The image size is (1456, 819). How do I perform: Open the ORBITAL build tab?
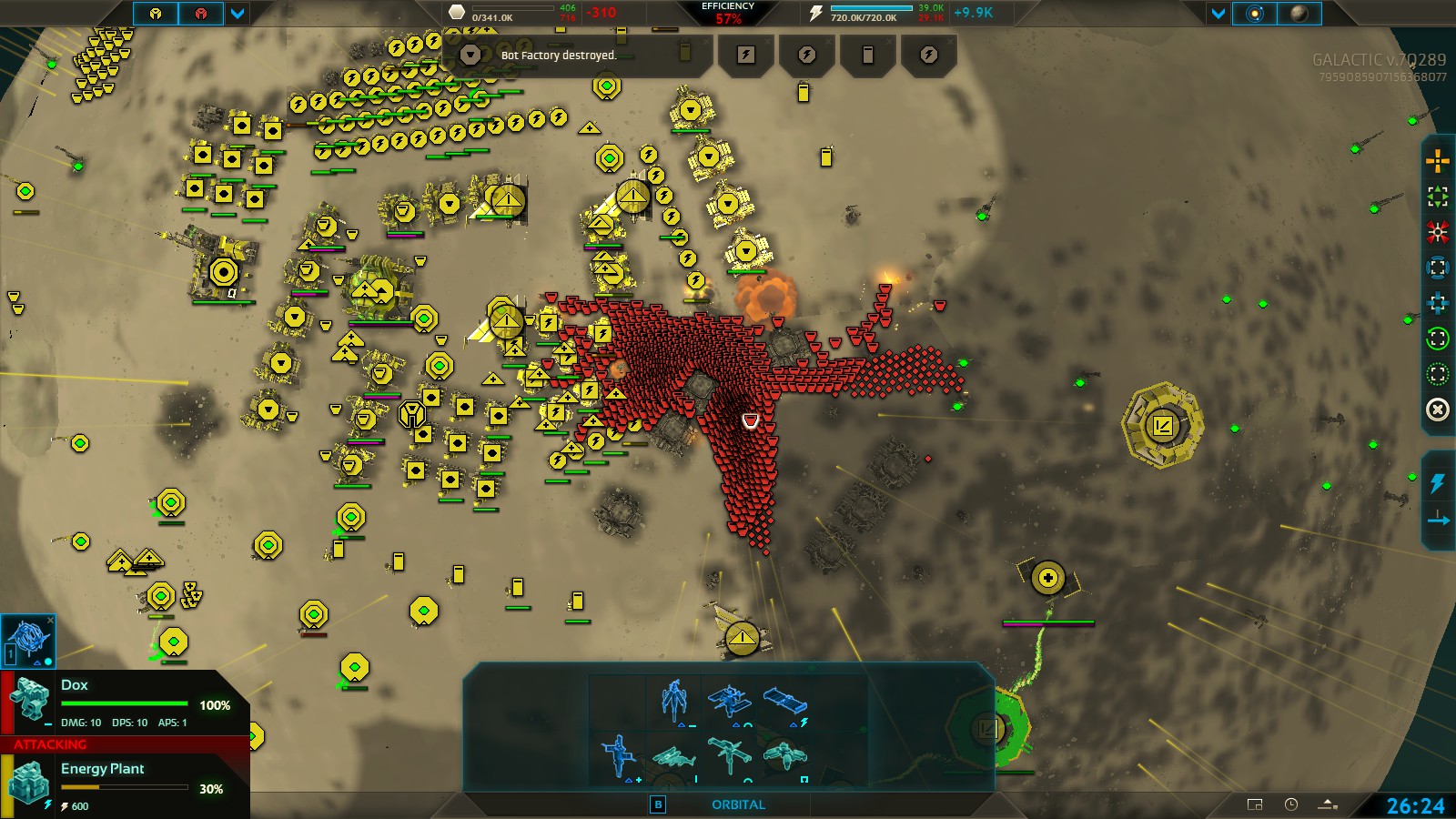pos(738,804)
